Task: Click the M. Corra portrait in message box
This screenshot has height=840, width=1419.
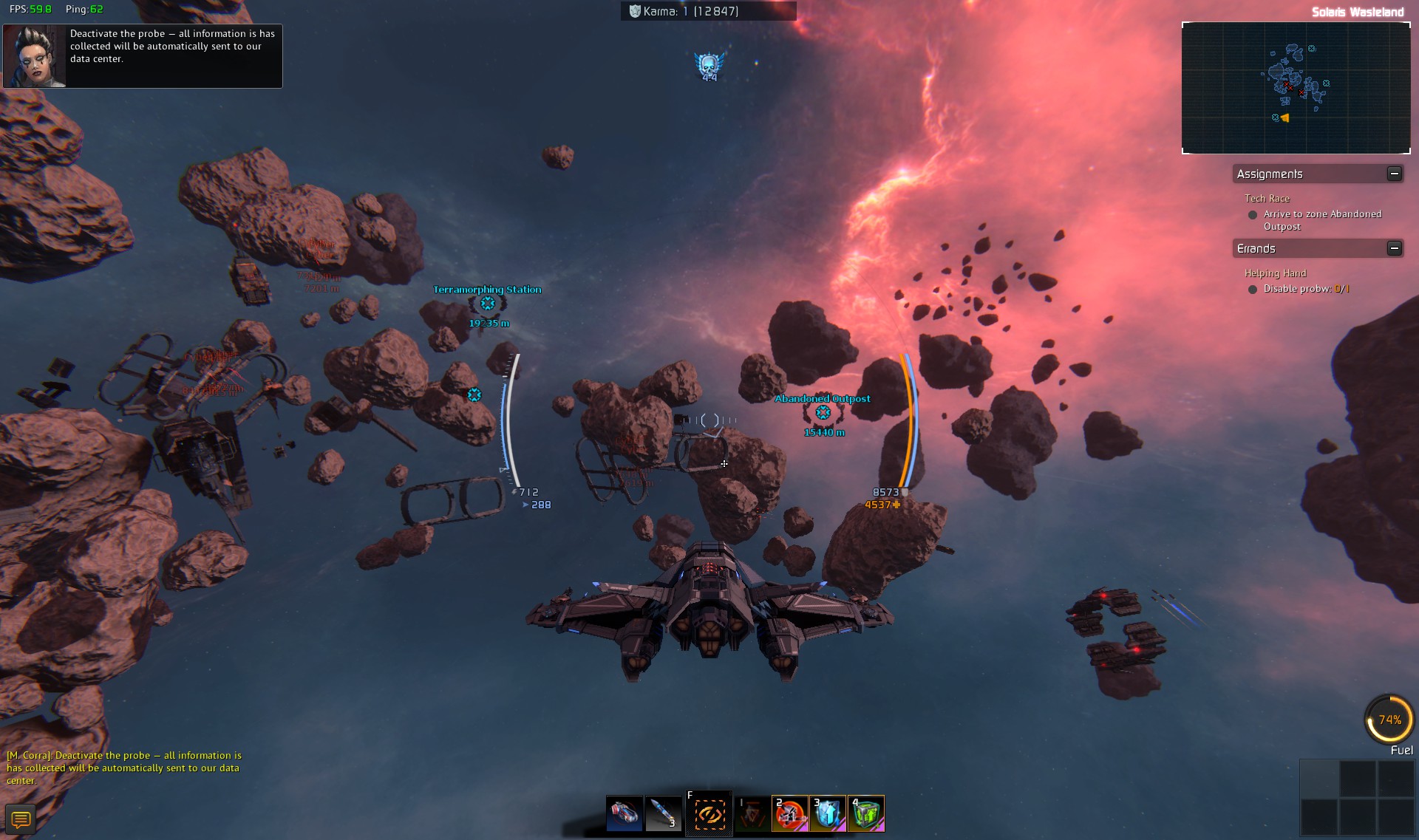Action: point(35,56)
